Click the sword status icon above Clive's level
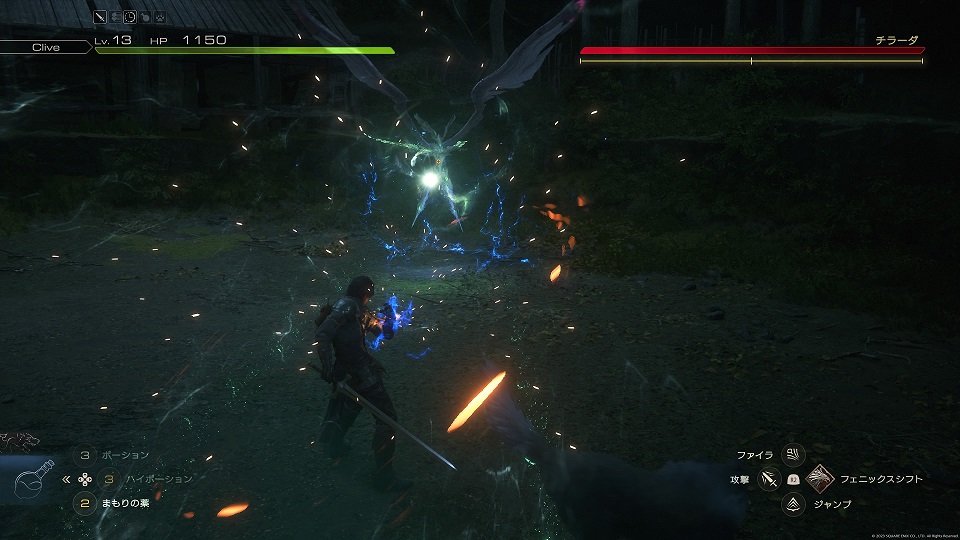960x540 pixels. [x=100, y=17]
